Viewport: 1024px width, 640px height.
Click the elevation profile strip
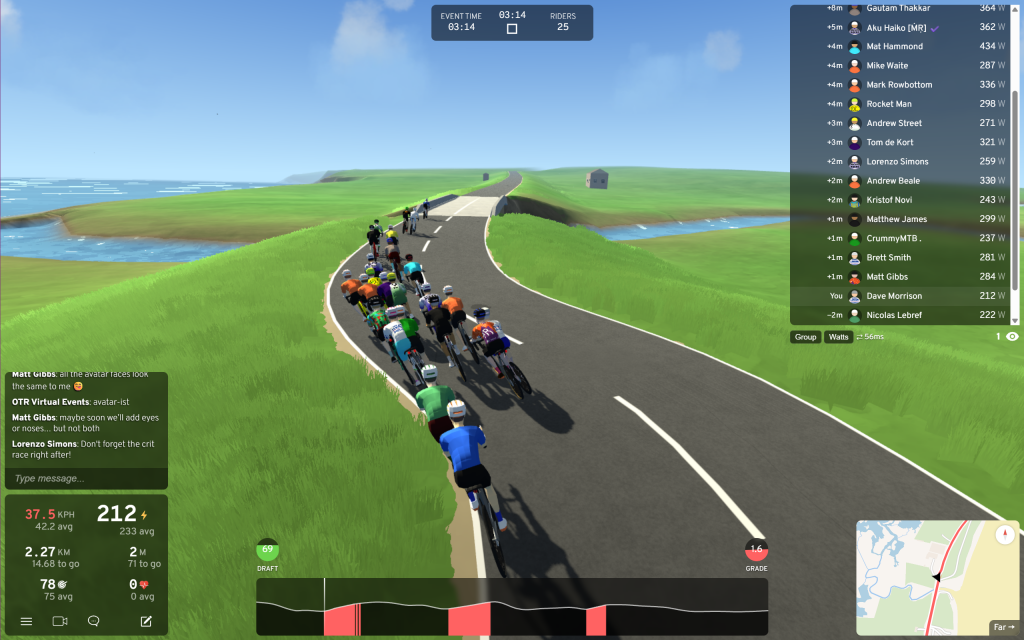[512, 607]
